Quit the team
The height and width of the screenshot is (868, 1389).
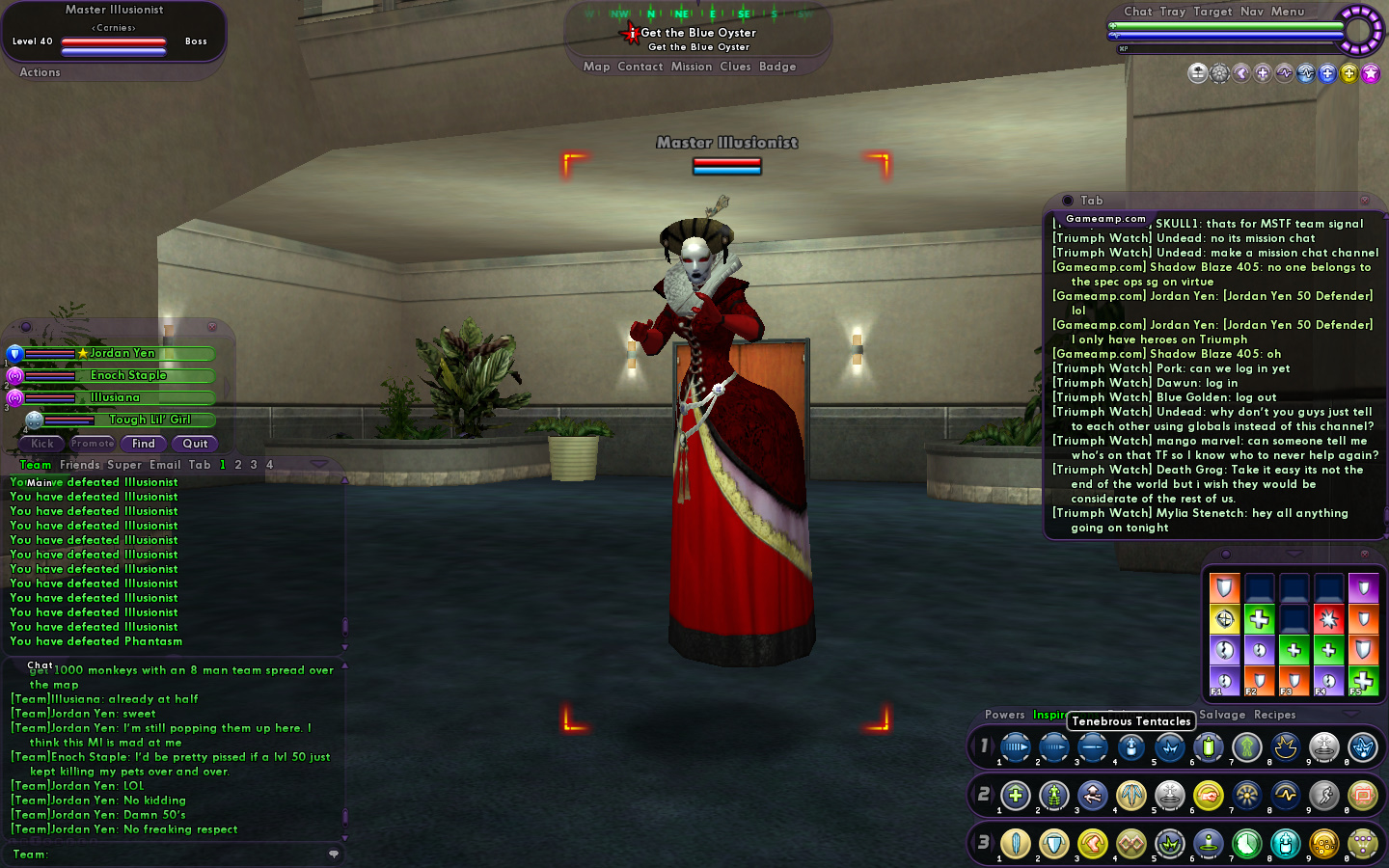pyautogui.click(x=195, y=444)
